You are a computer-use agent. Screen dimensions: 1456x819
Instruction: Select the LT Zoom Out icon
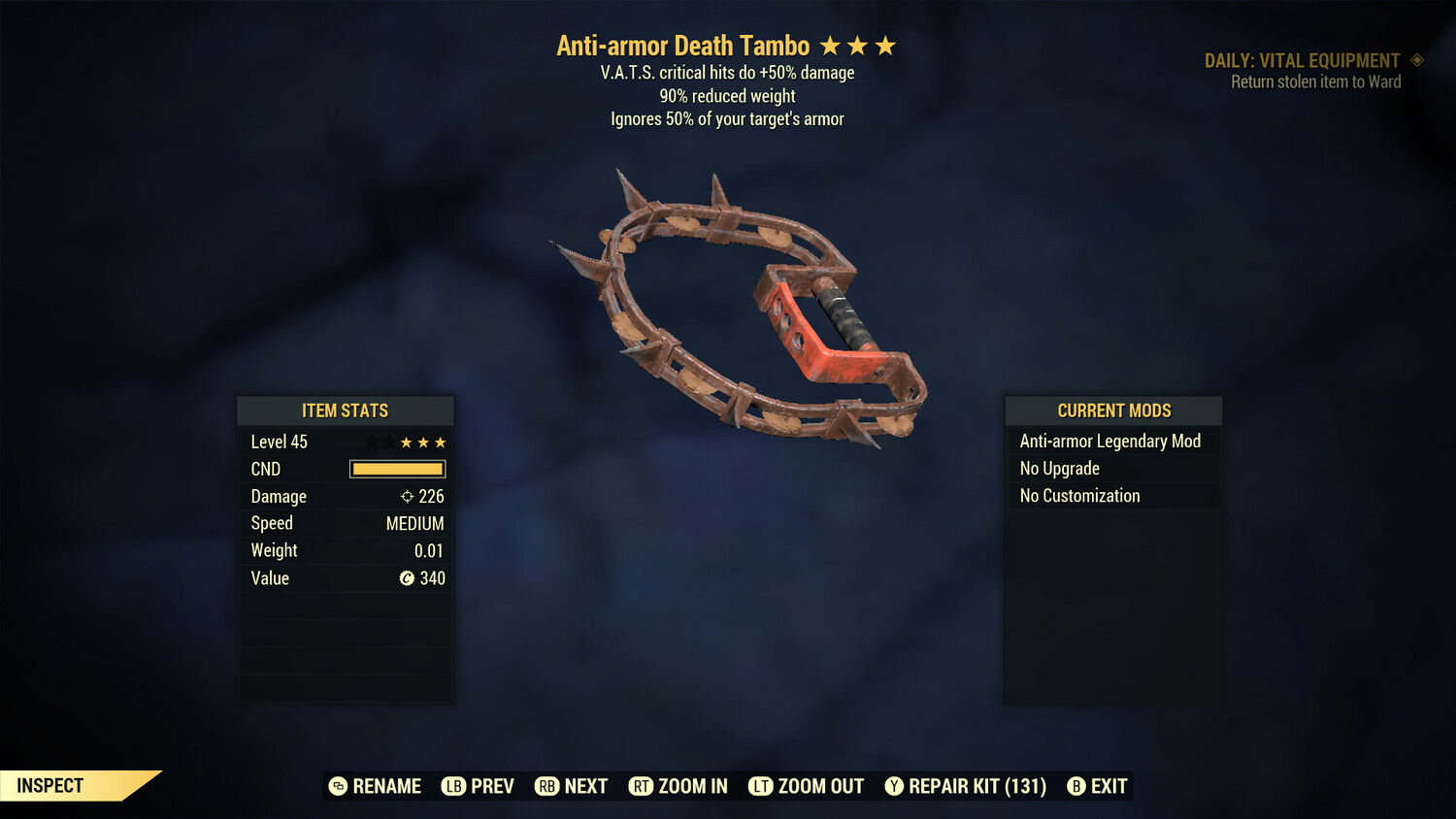pyautogui.click(x=762, y=786)
